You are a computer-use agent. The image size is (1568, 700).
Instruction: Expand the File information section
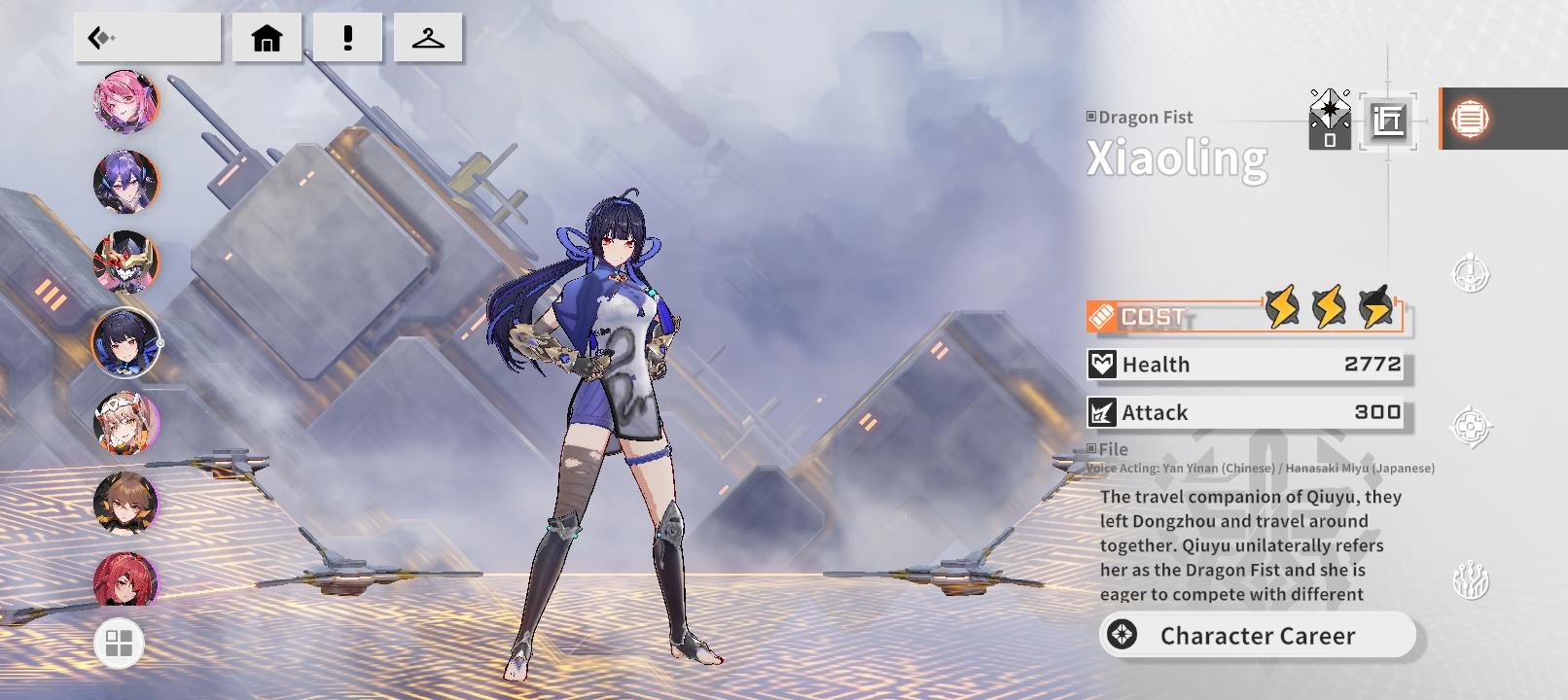1109,449
